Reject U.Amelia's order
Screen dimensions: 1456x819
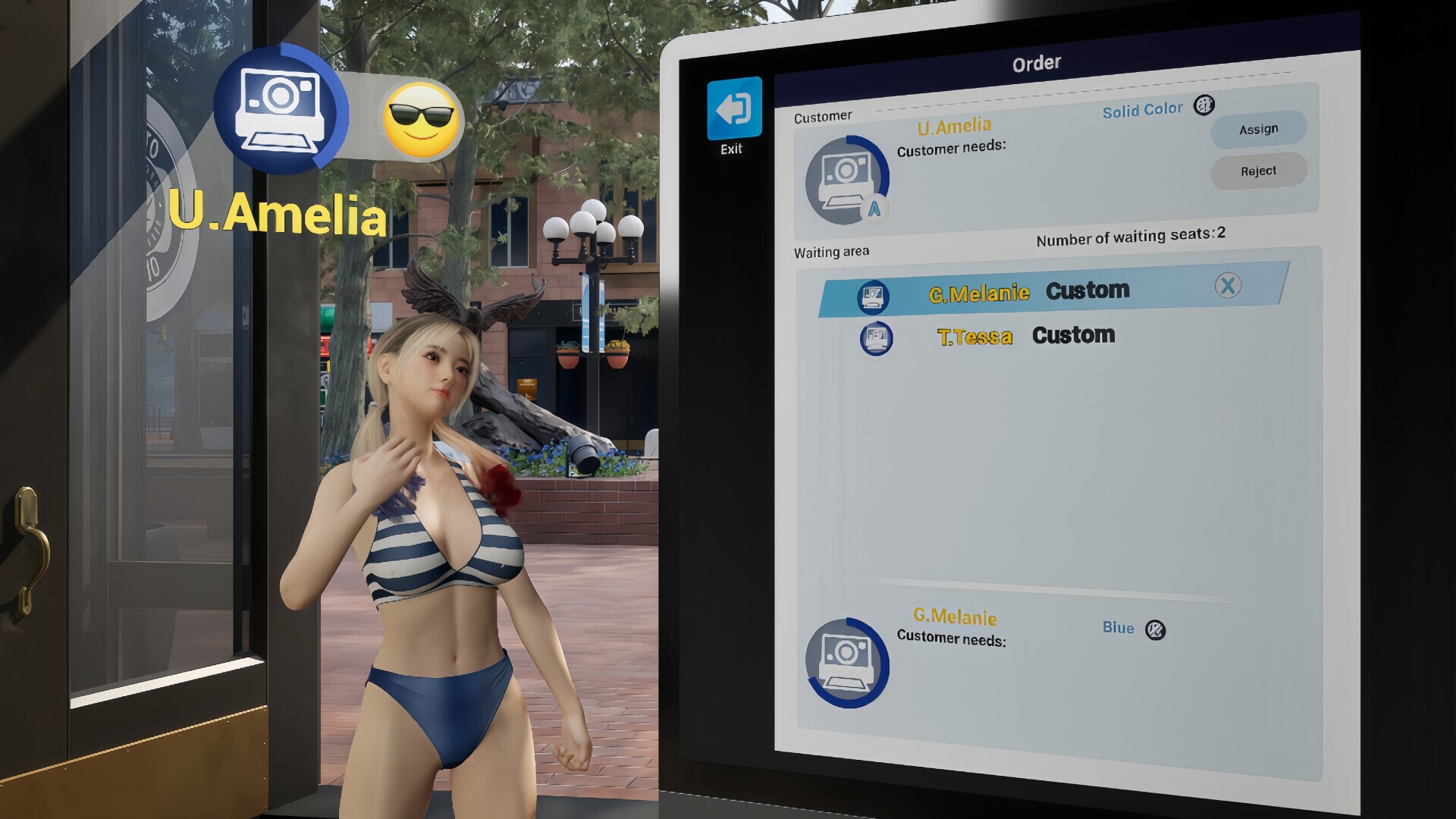point(1258,171)
